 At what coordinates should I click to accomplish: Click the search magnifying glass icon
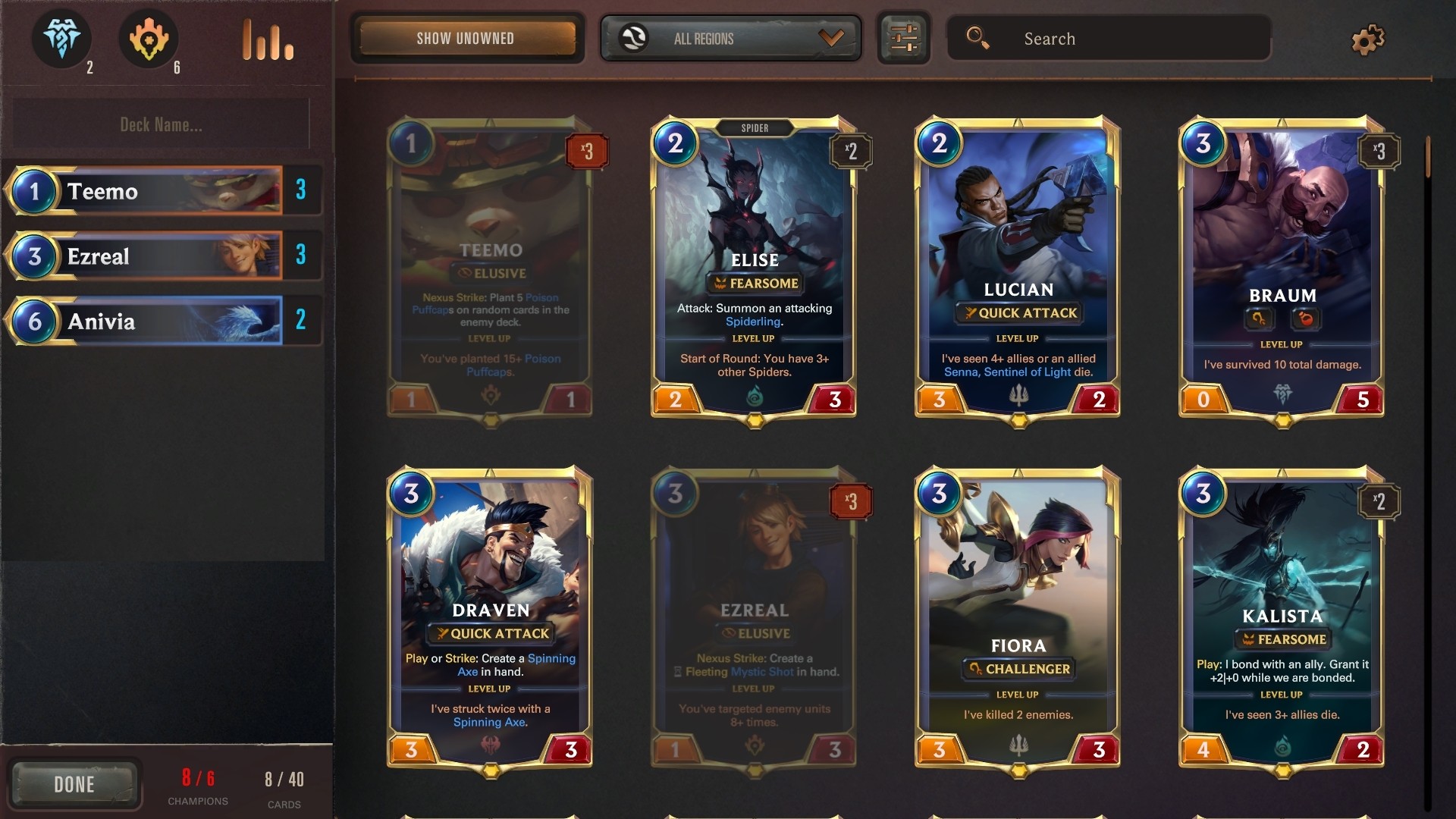pos(980,38)
